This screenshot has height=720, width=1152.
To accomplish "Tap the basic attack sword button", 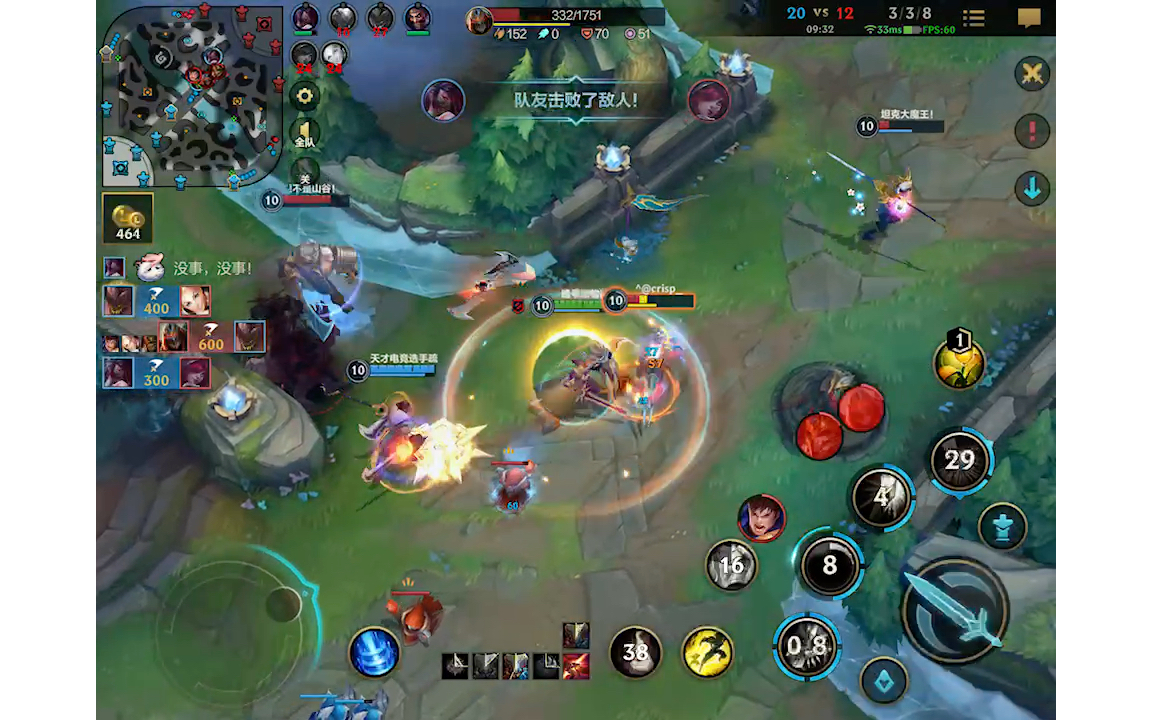I will 954,610.
